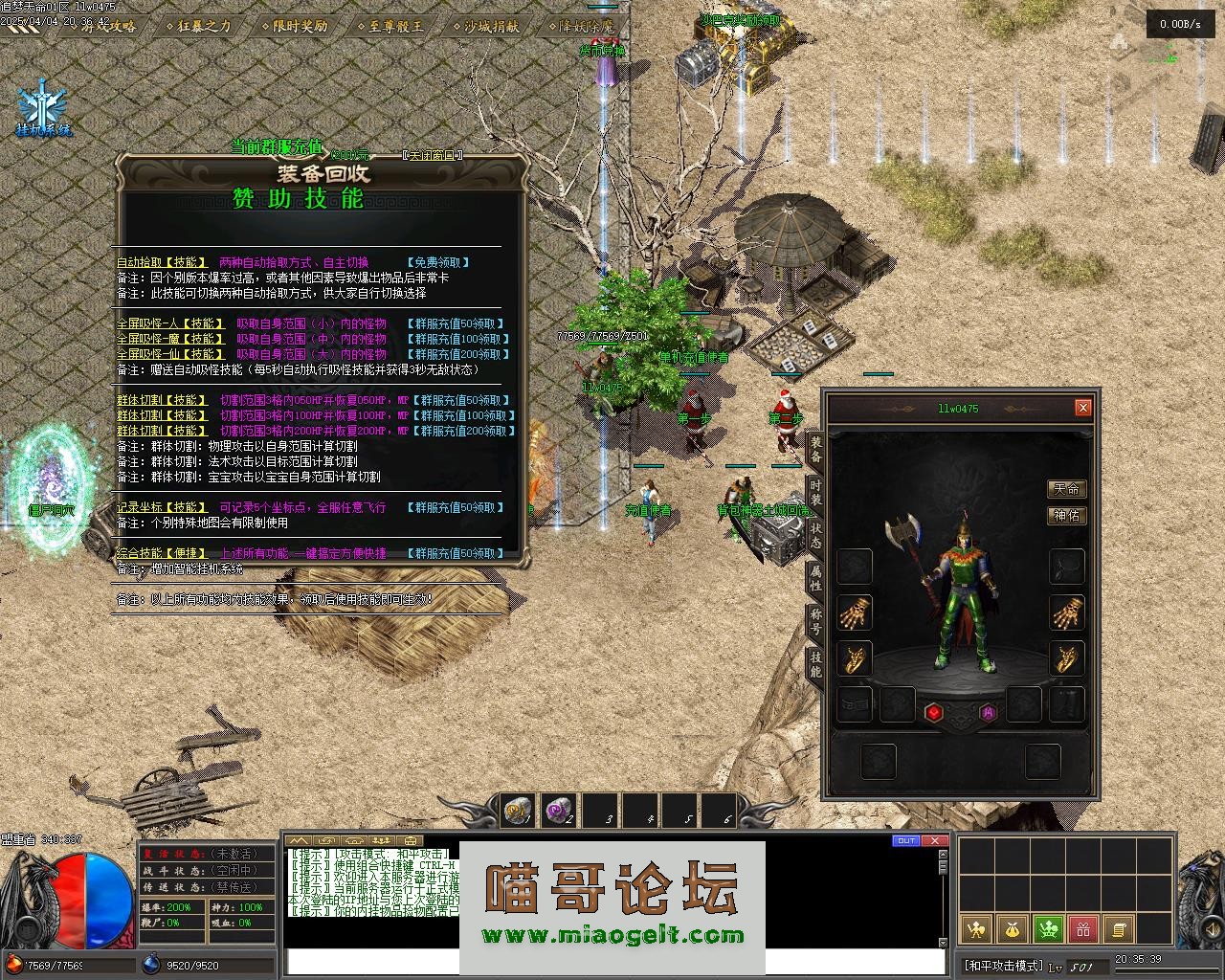This screenshot has height=980, width=1225.
Task: Click the 神佑 button in the character panel
Action: [x=1066, y=516]
